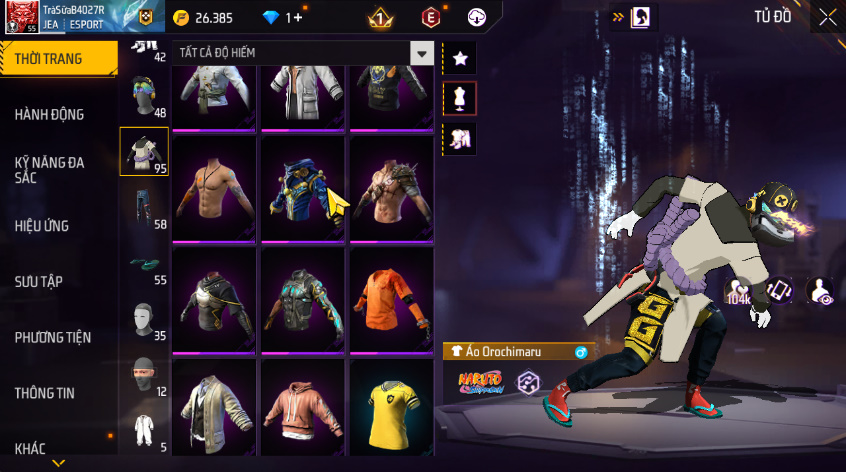This screenshot has width=846, height=472.
Task: Select the Sưu Tập menu entry
Action: tap(38, 281)
